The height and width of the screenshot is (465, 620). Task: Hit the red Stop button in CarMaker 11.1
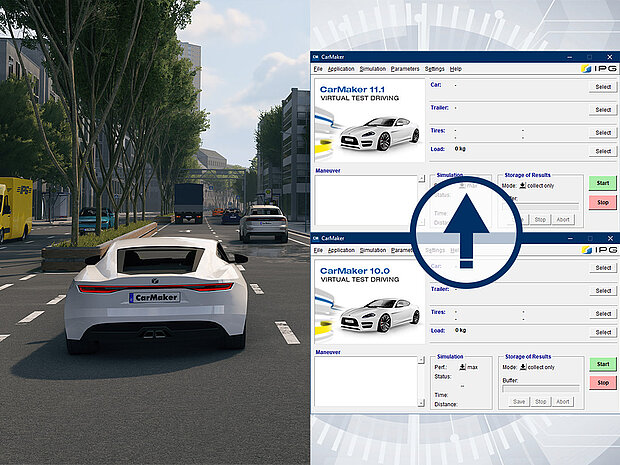click(603, 202)
